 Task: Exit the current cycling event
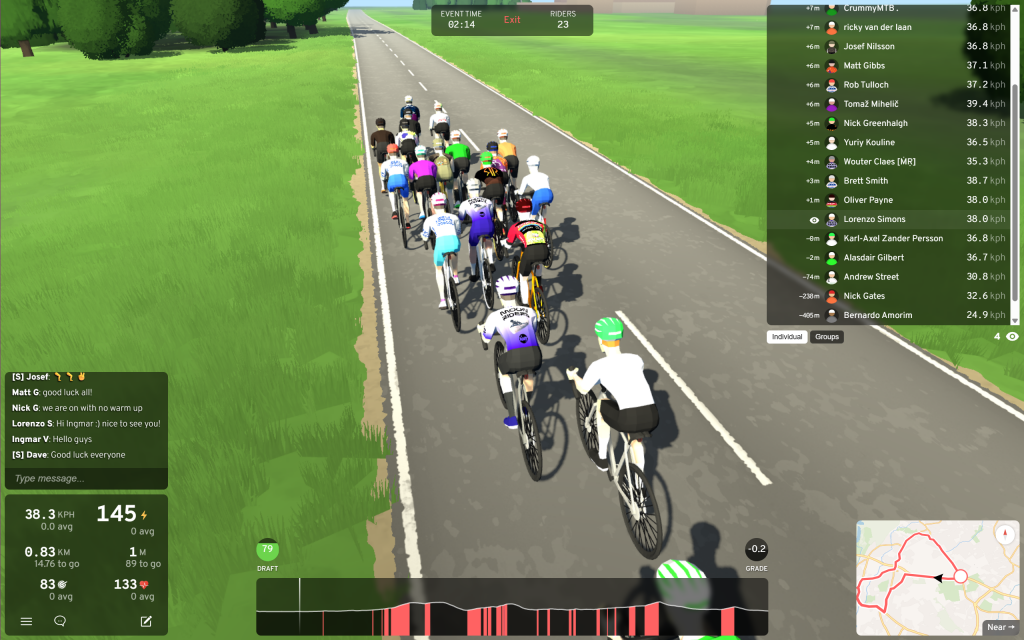(x=512, y=20)
